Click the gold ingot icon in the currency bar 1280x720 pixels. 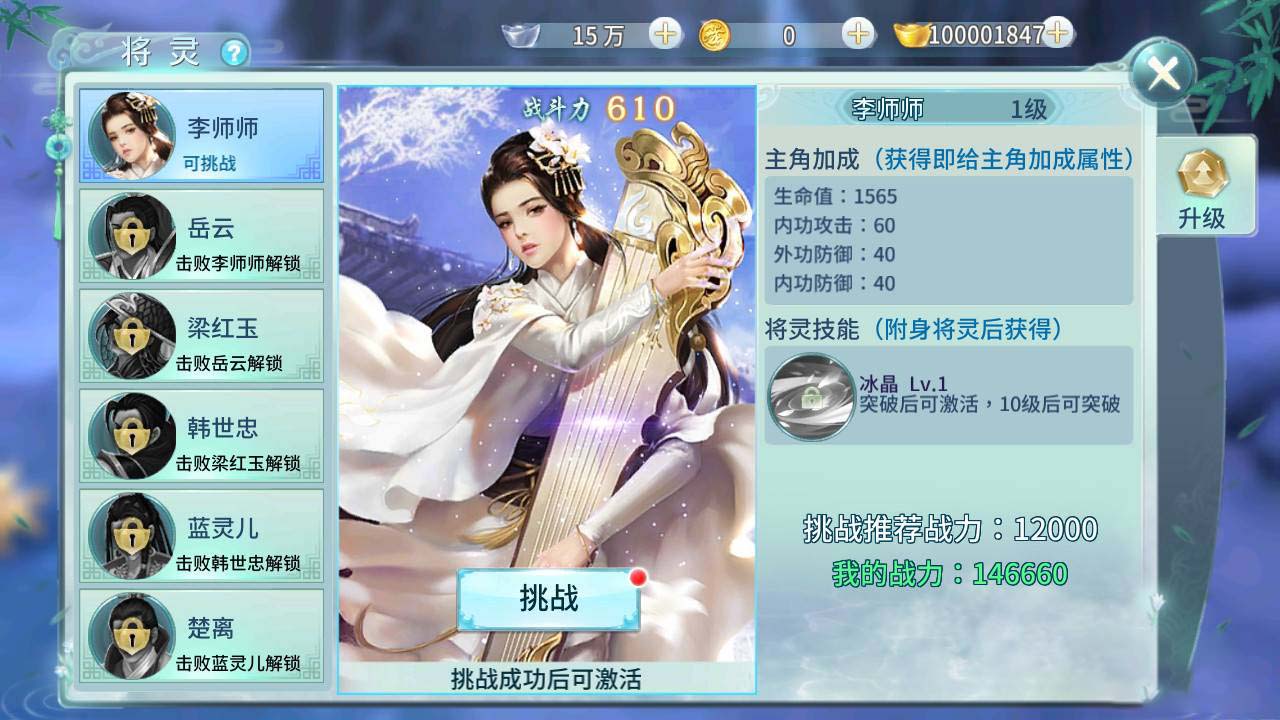913,36
